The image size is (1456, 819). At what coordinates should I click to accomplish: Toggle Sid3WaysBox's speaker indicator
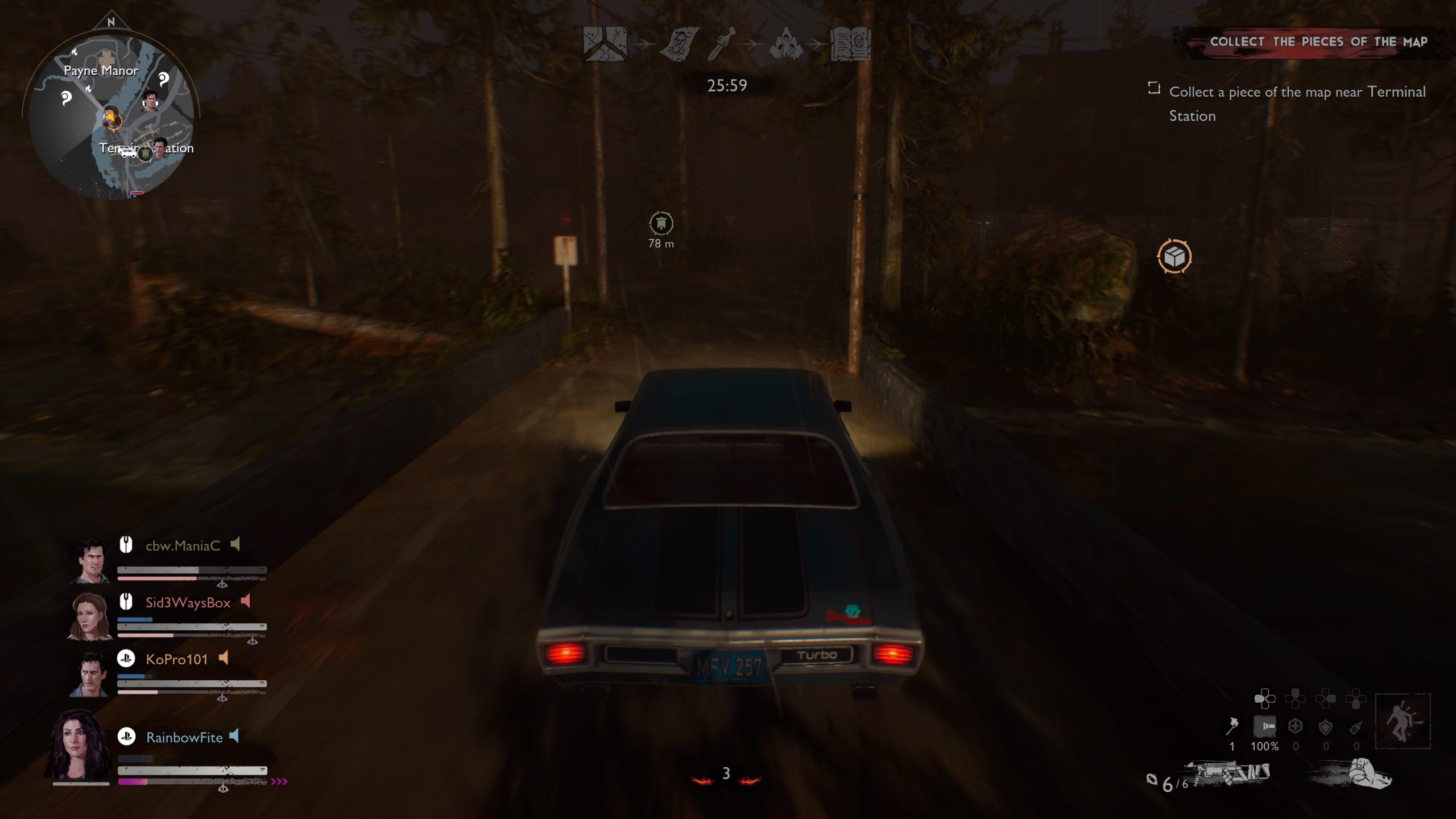click(x=246, y=602)
